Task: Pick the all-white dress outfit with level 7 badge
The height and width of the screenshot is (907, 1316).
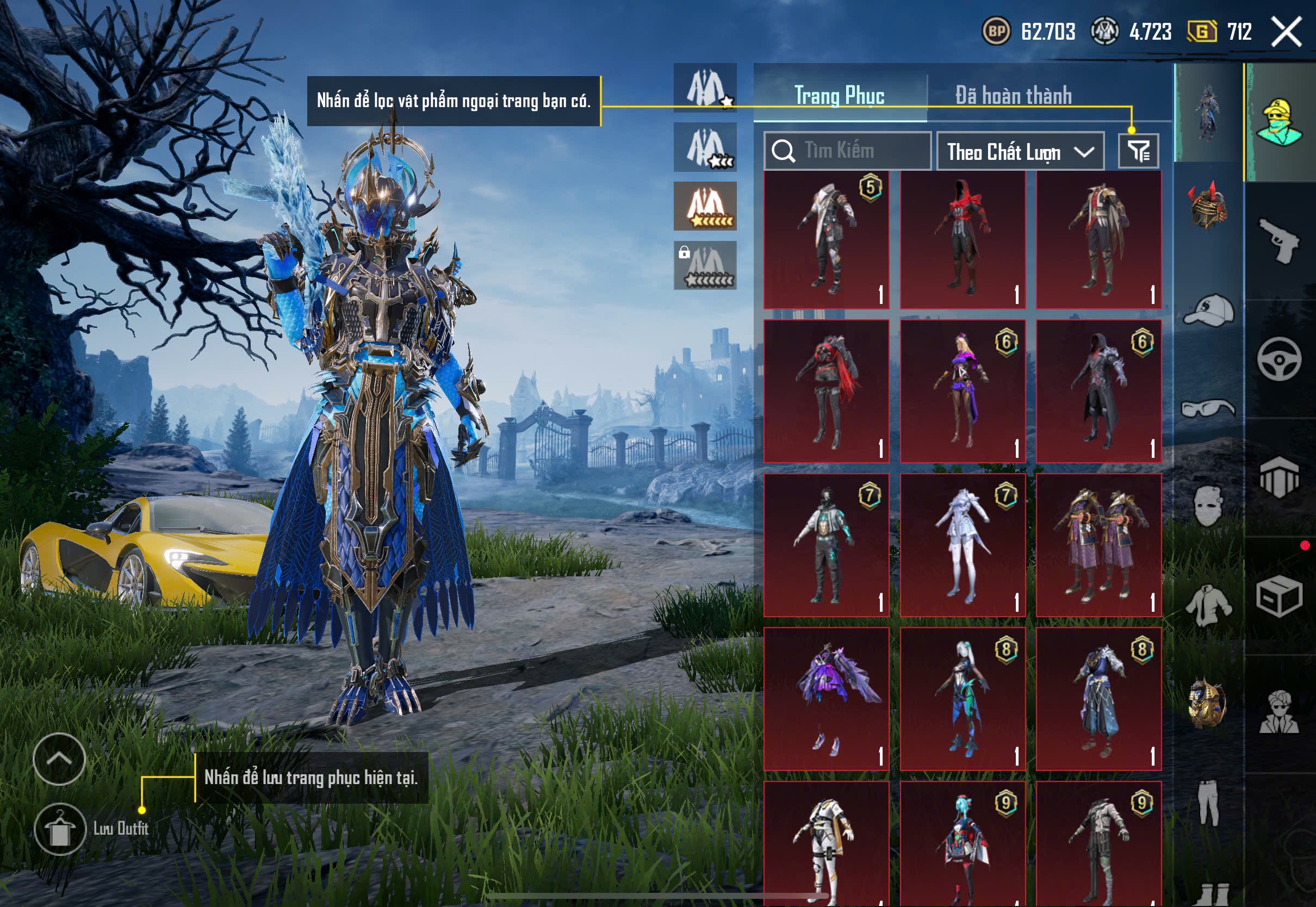Action: [963, 545]
